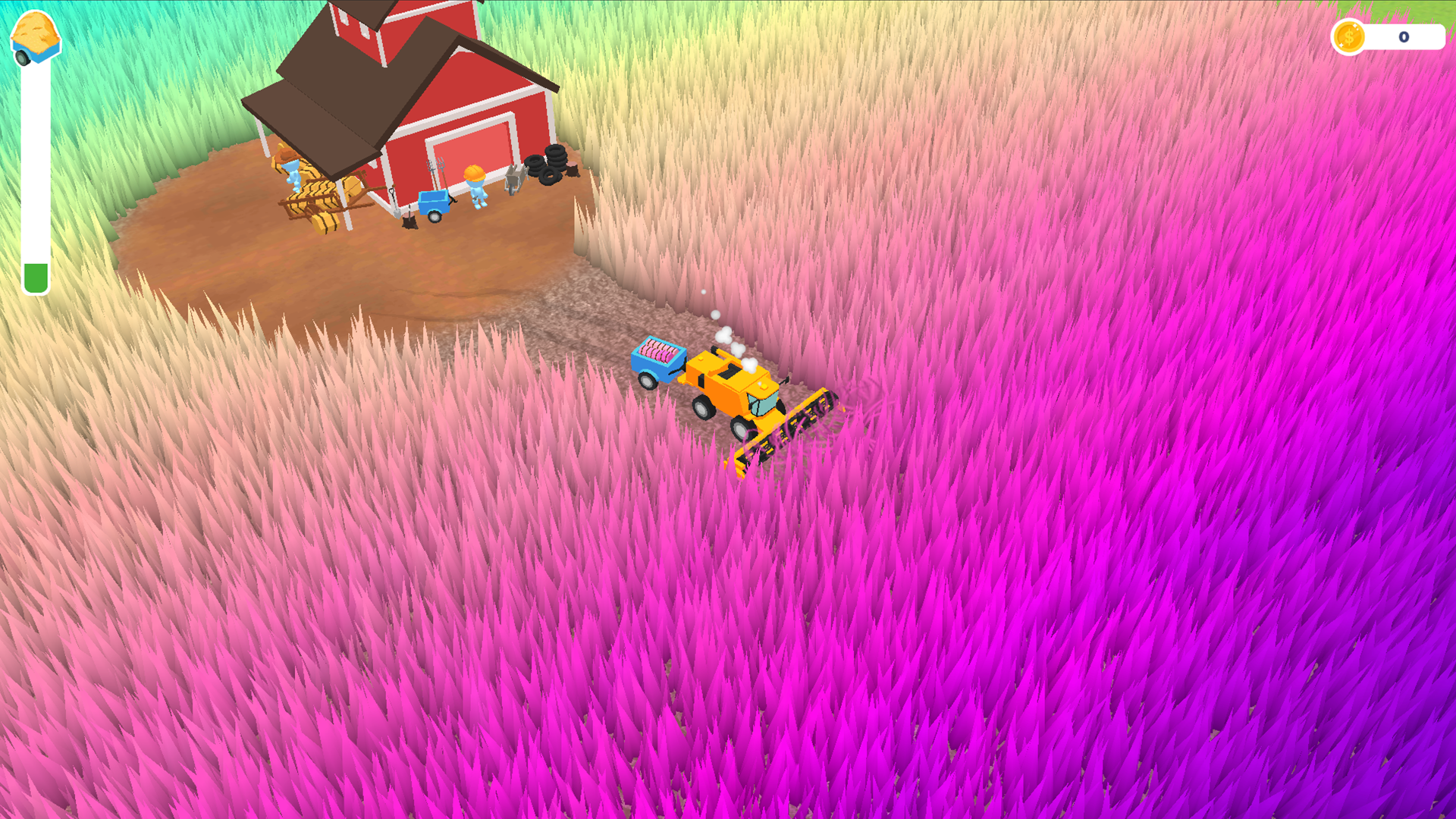This screenshot has height=819, width=1456.
Task: Select the blue cart by the barn door
Action: (x=434, y=202)
